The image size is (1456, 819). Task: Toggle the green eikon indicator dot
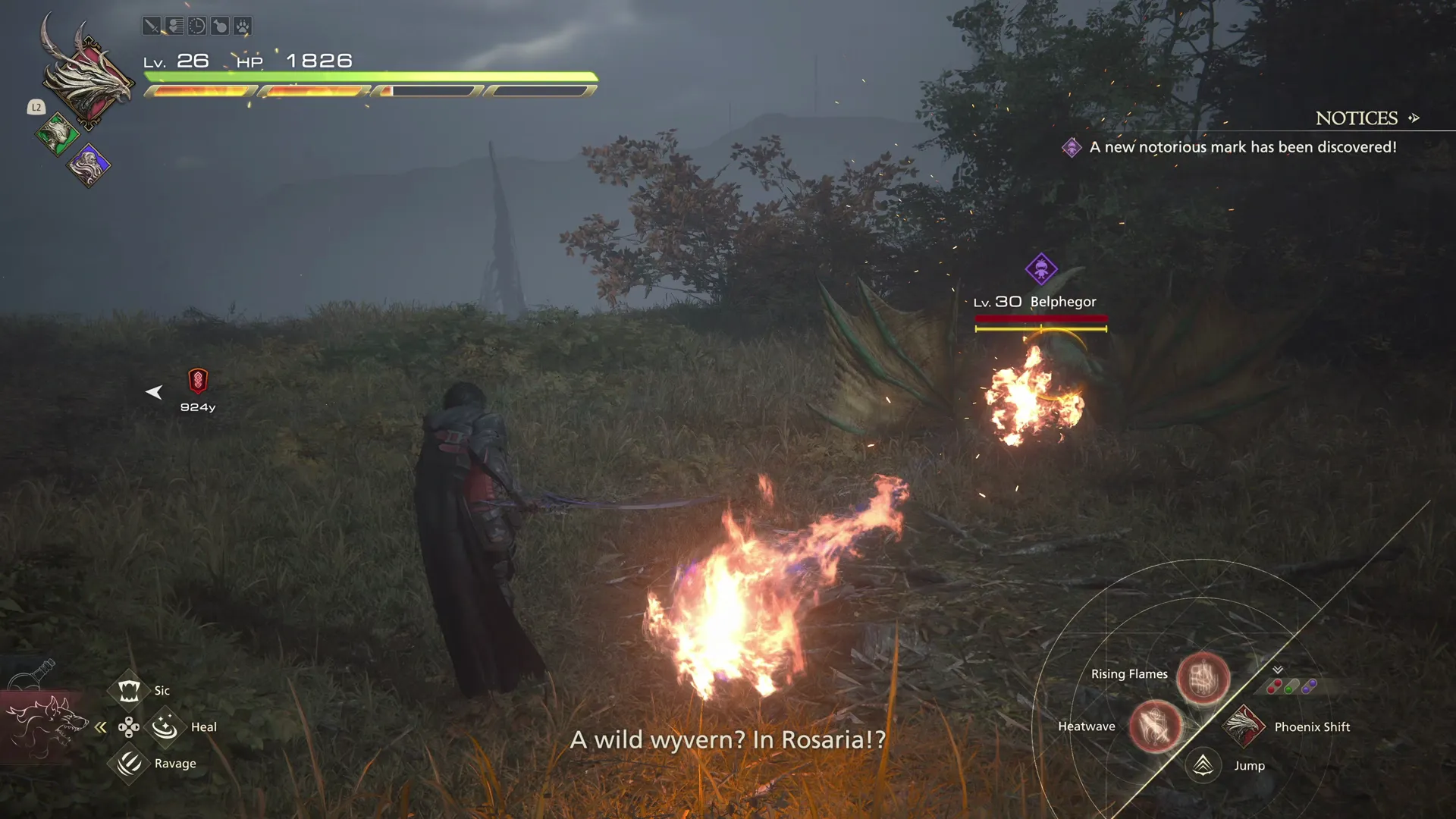click(1288, 689)
